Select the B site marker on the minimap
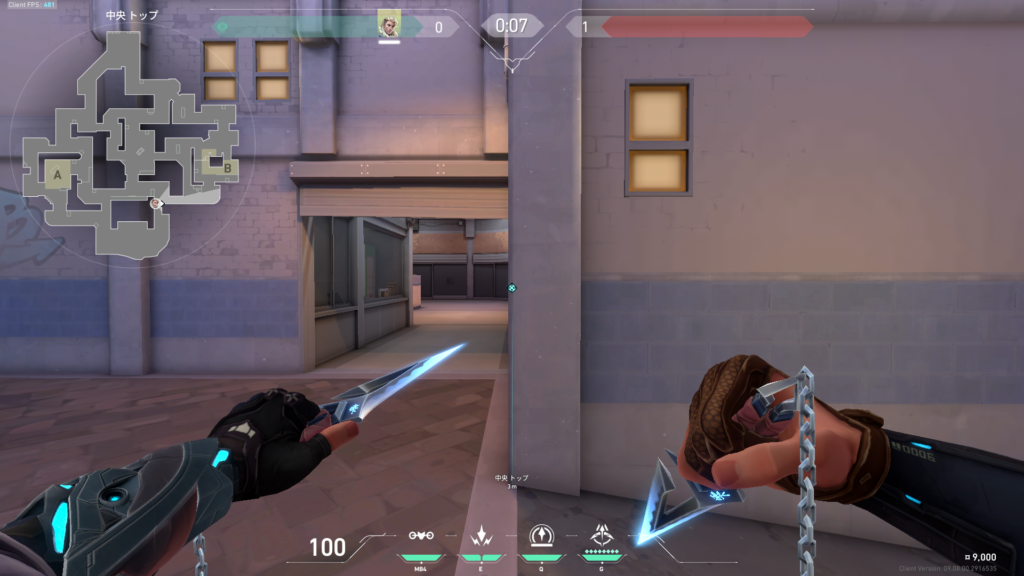The width and height of the screenshot is (1024, 576). click(x=227, y=168)
